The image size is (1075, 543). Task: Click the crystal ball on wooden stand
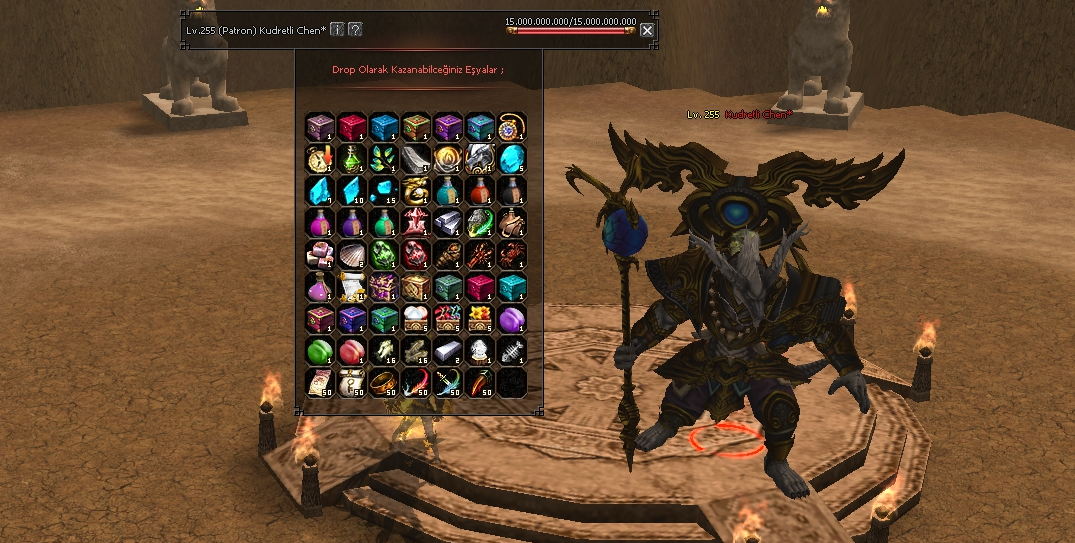[x=479, y=350]
